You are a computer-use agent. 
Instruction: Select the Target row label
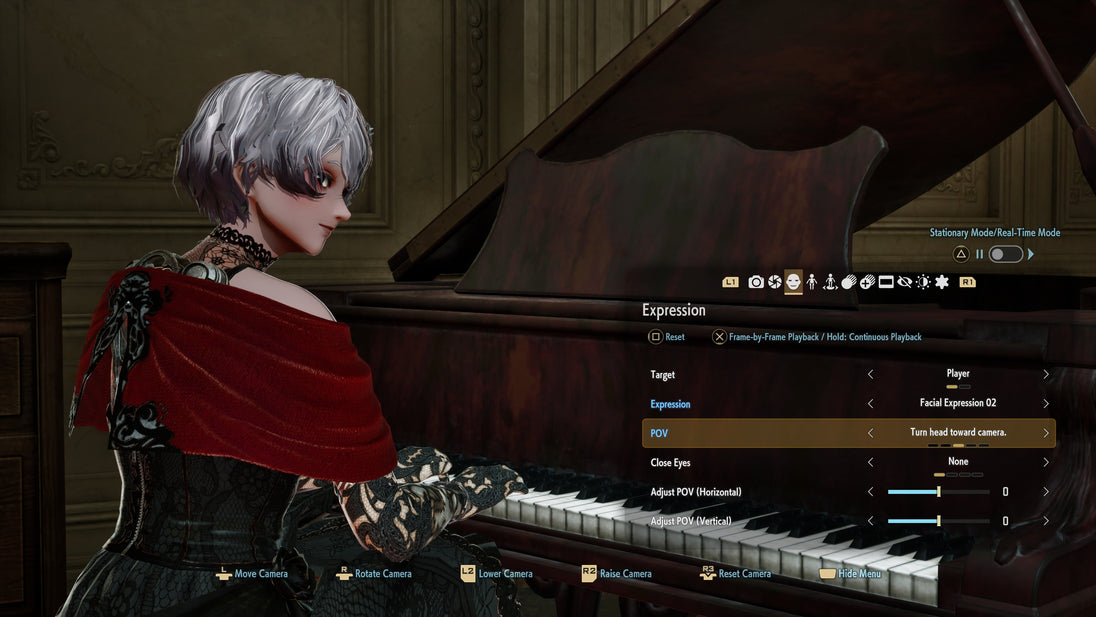[x=663, y=375]
